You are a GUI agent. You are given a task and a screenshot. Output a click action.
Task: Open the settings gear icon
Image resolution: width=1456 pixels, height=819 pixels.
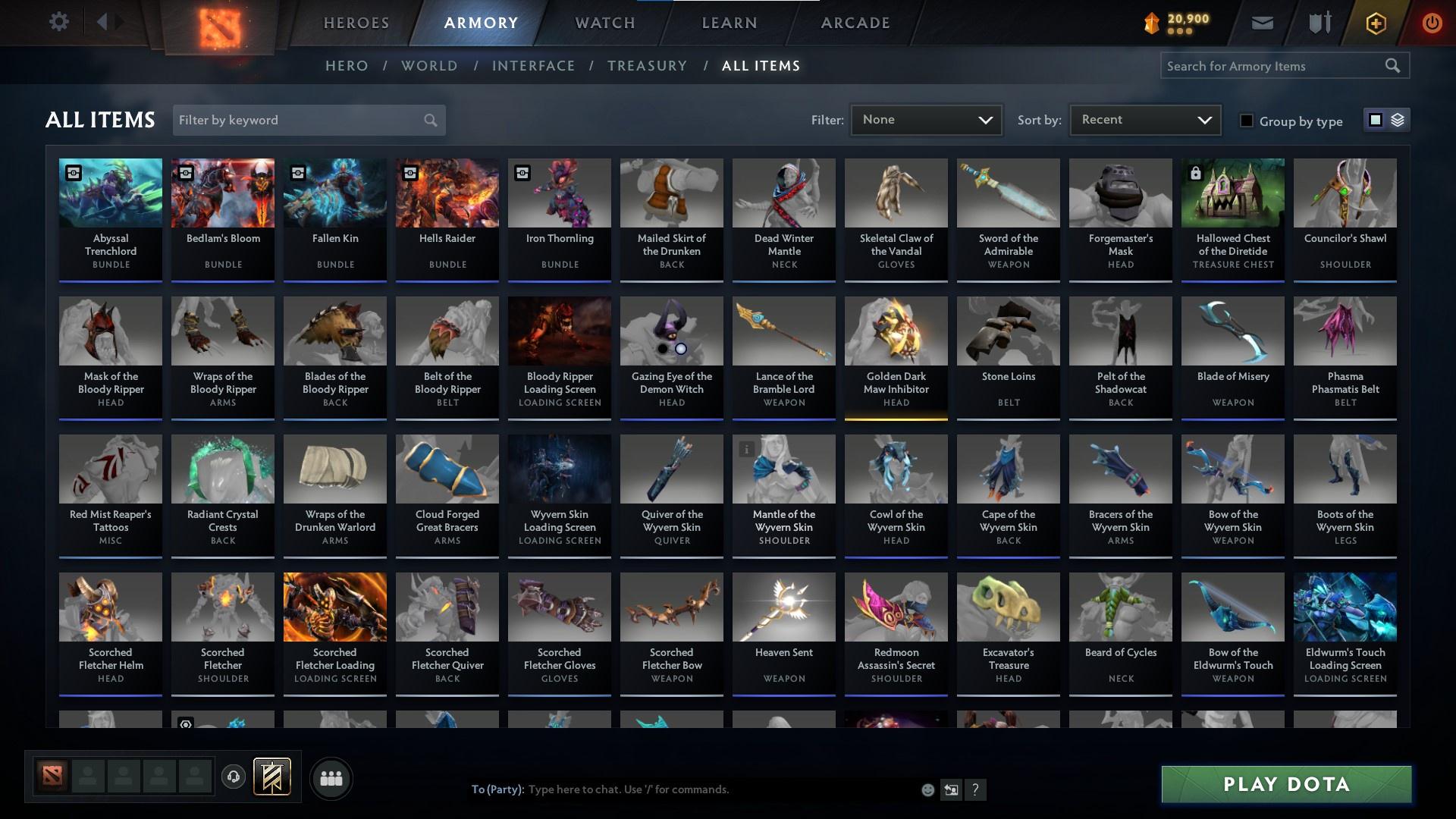(59, 21)
